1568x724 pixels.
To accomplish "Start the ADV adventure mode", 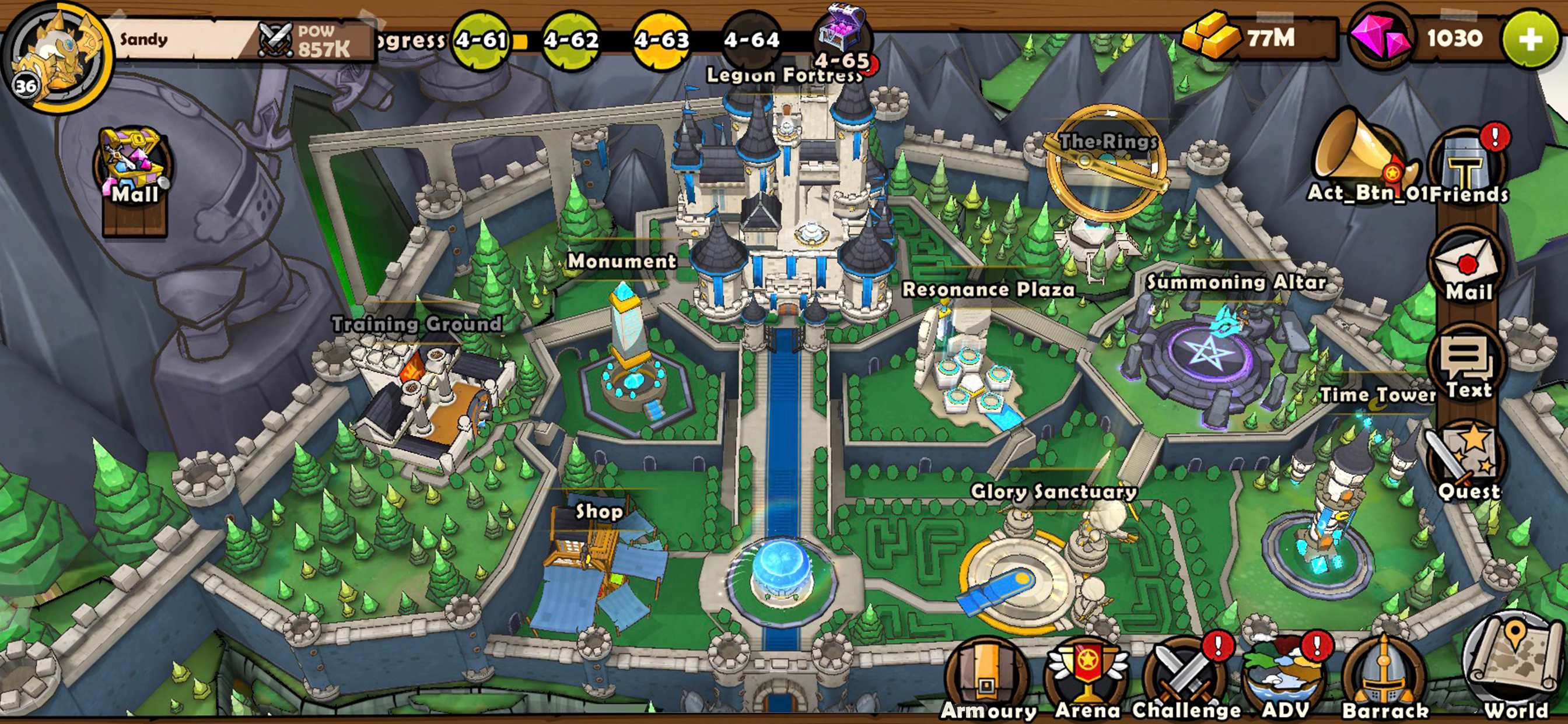I will 1286,679.
